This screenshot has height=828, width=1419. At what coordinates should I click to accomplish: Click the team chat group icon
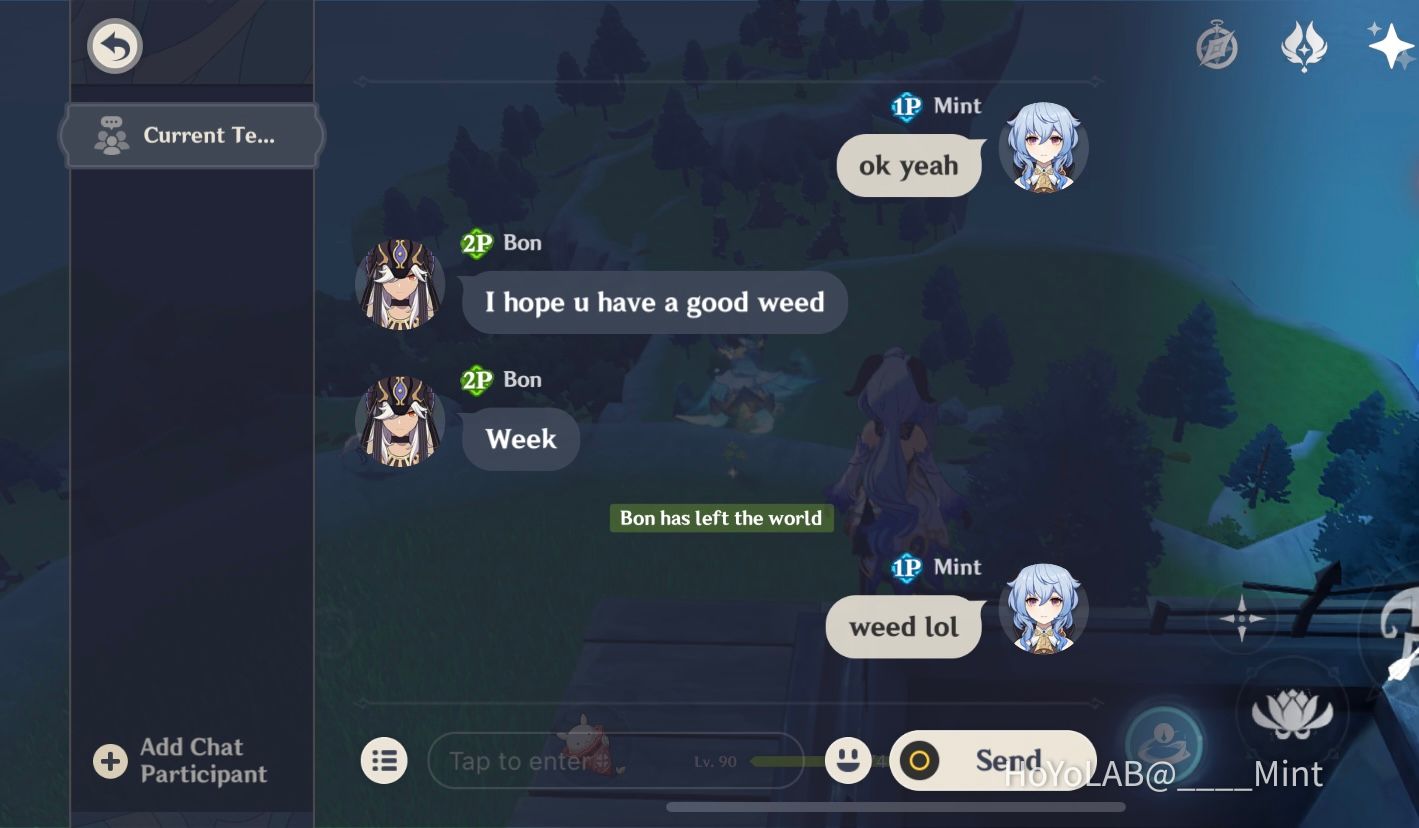pos(110,135)
